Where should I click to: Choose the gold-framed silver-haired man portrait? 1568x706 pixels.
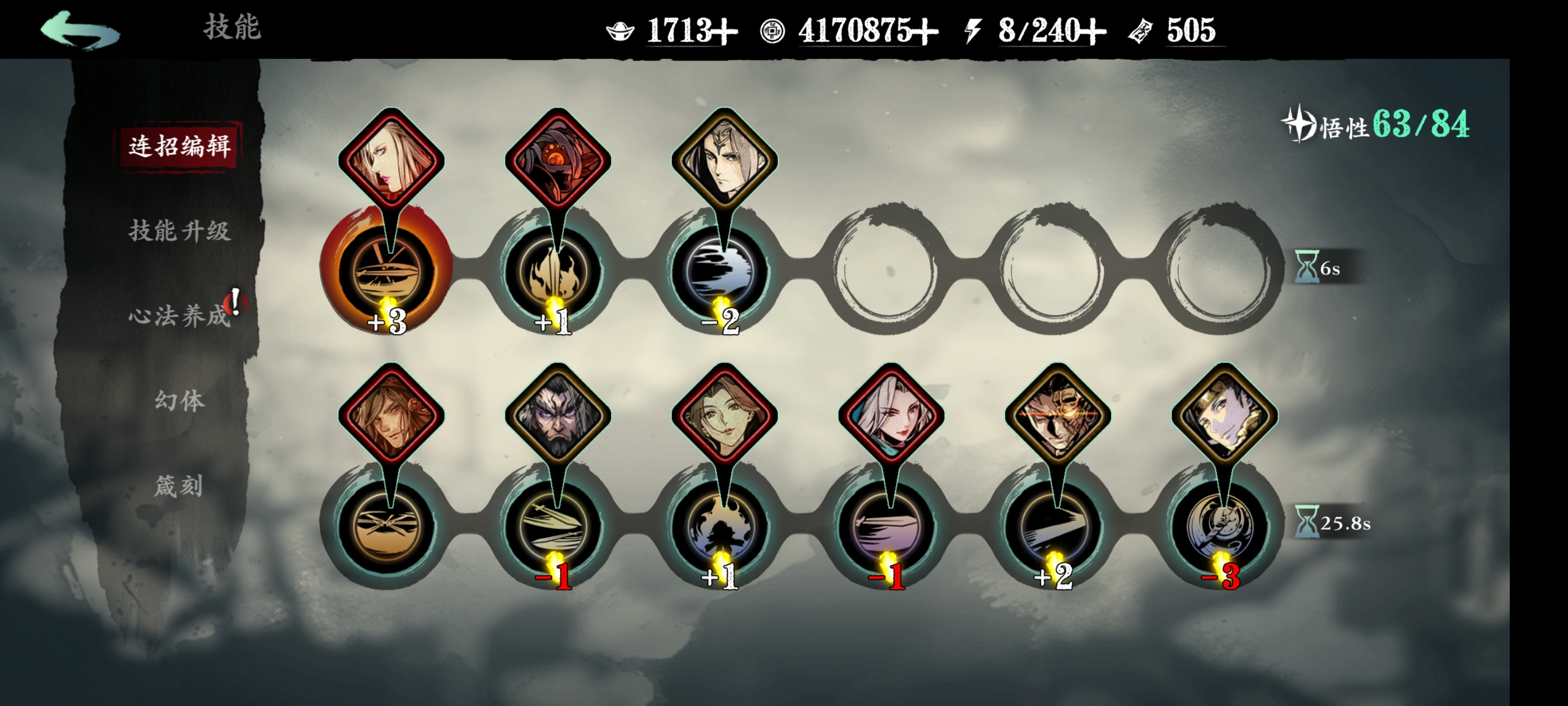pos(724,160)
